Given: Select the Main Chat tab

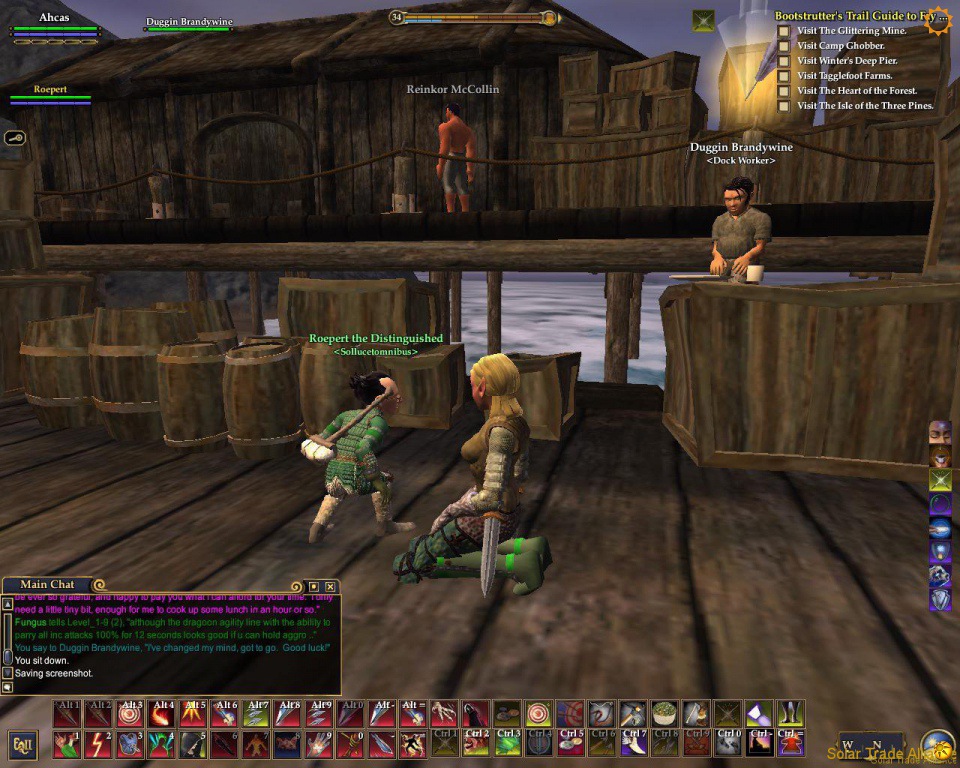Looking at the screenshot, I should [x=48, y=585].
